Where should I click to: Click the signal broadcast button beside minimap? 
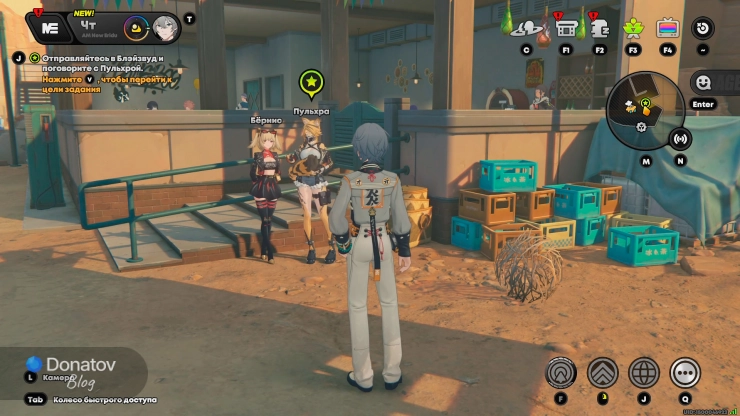click(x=681, y=139)
